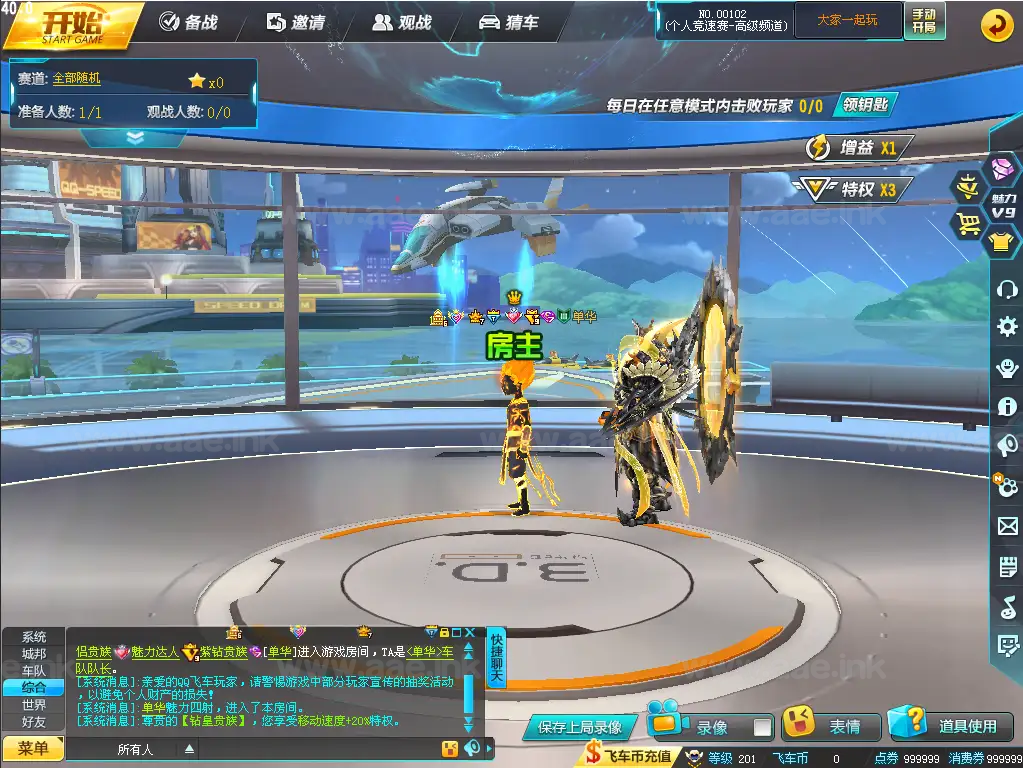
Task: Open the envelope mail icon
Action: click(x=1007, y=526)
